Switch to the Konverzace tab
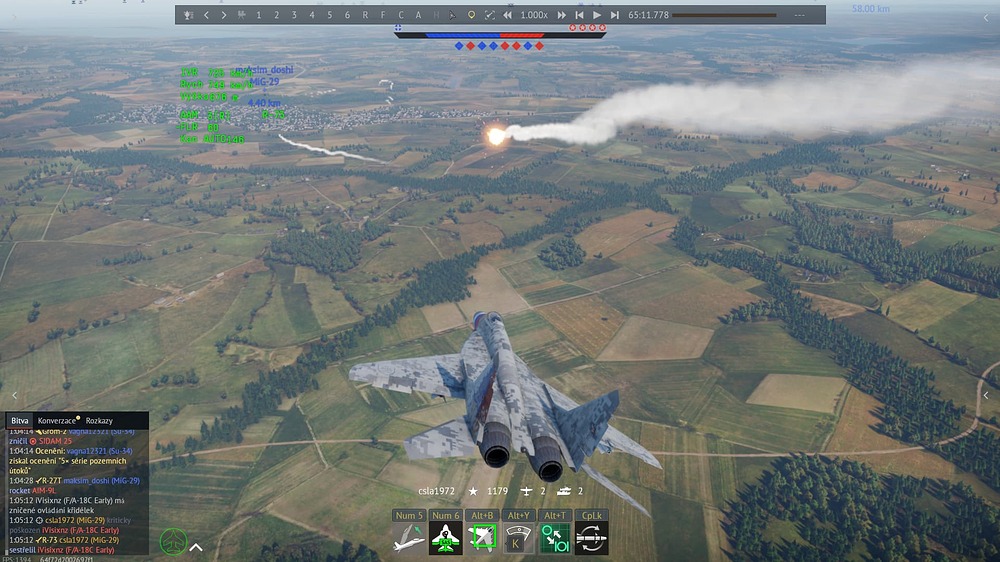This screenshot has width=1000, height=562. (58, 421)
